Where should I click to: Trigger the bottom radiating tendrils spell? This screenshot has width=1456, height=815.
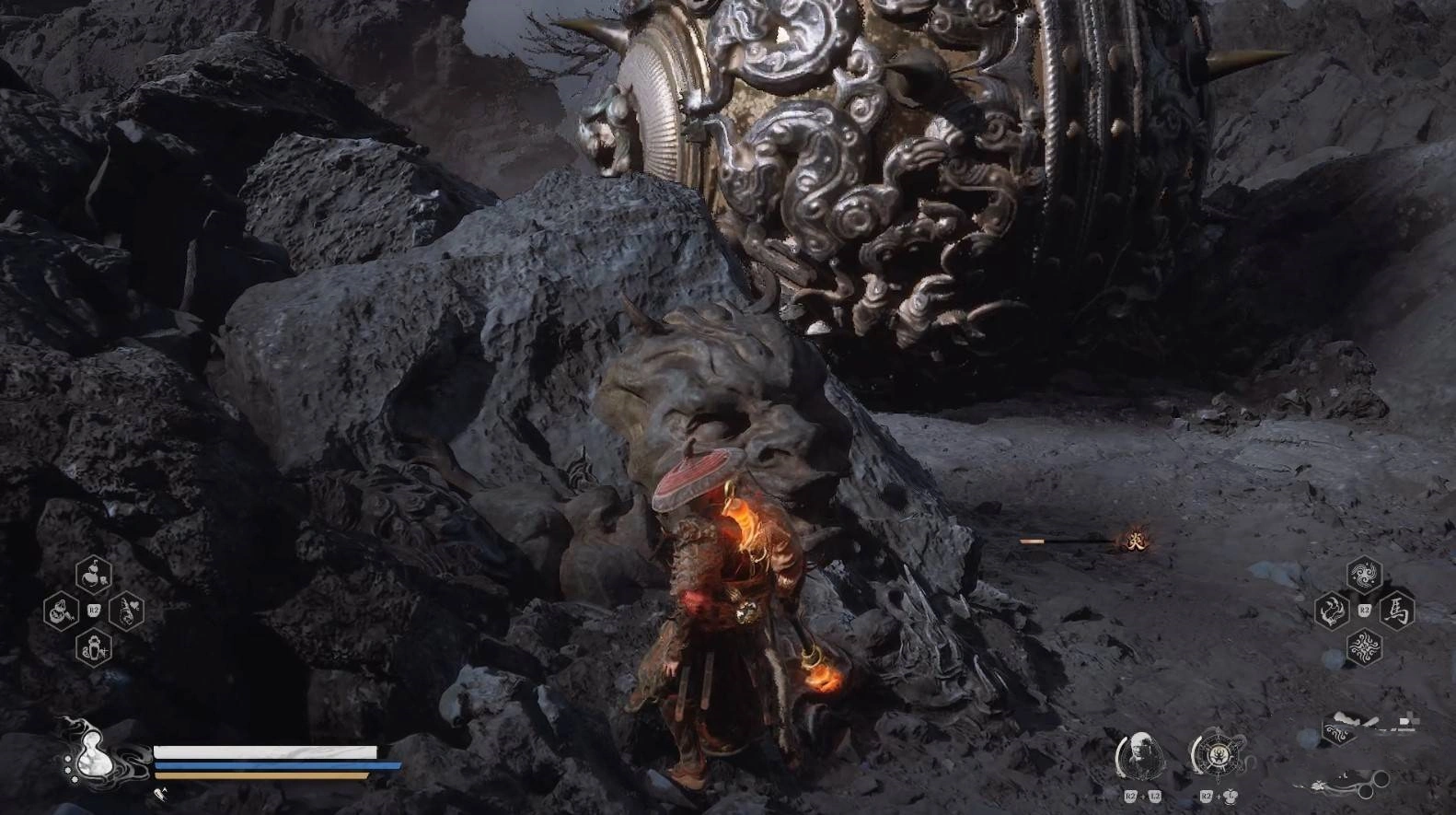[x=1364, y=647]
